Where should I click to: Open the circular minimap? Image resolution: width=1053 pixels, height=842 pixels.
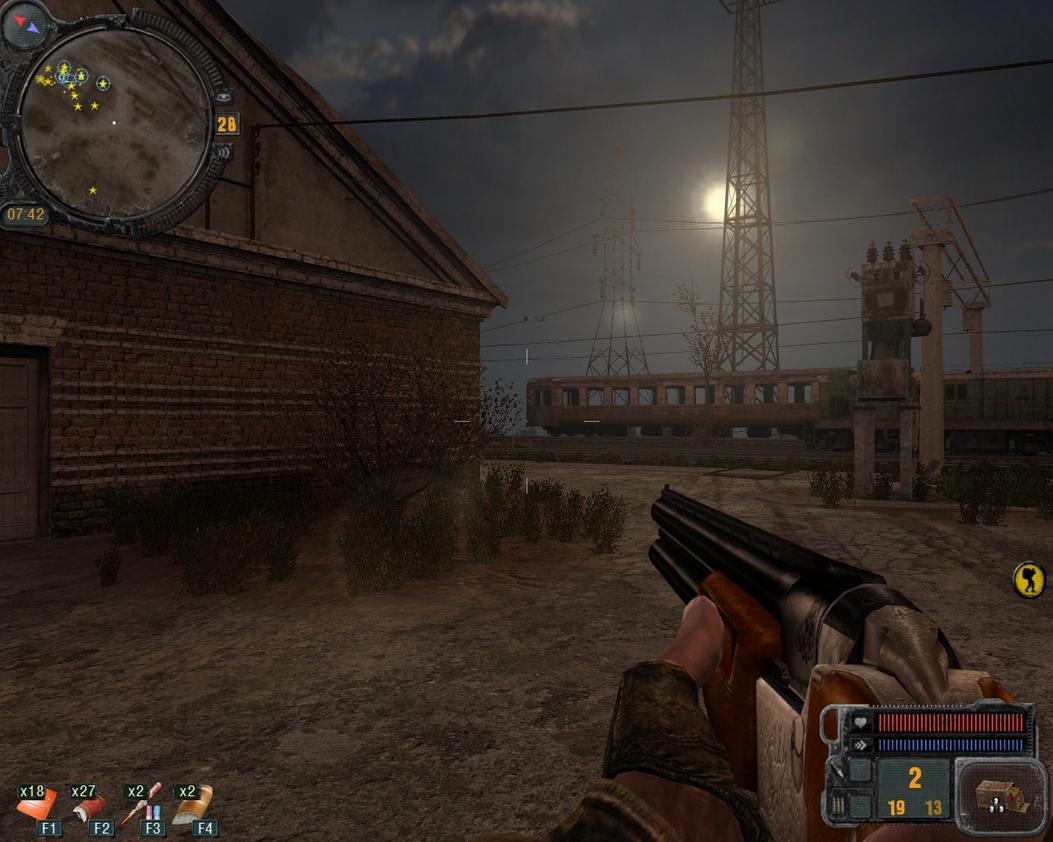tap(114, 120)
